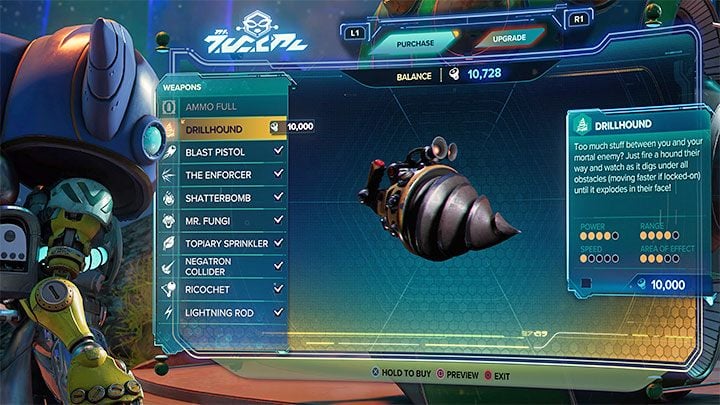Viewport: 720px width, 405px height.
Task: Highlight the Shatterbomb weapon
Action: [220, 197]
